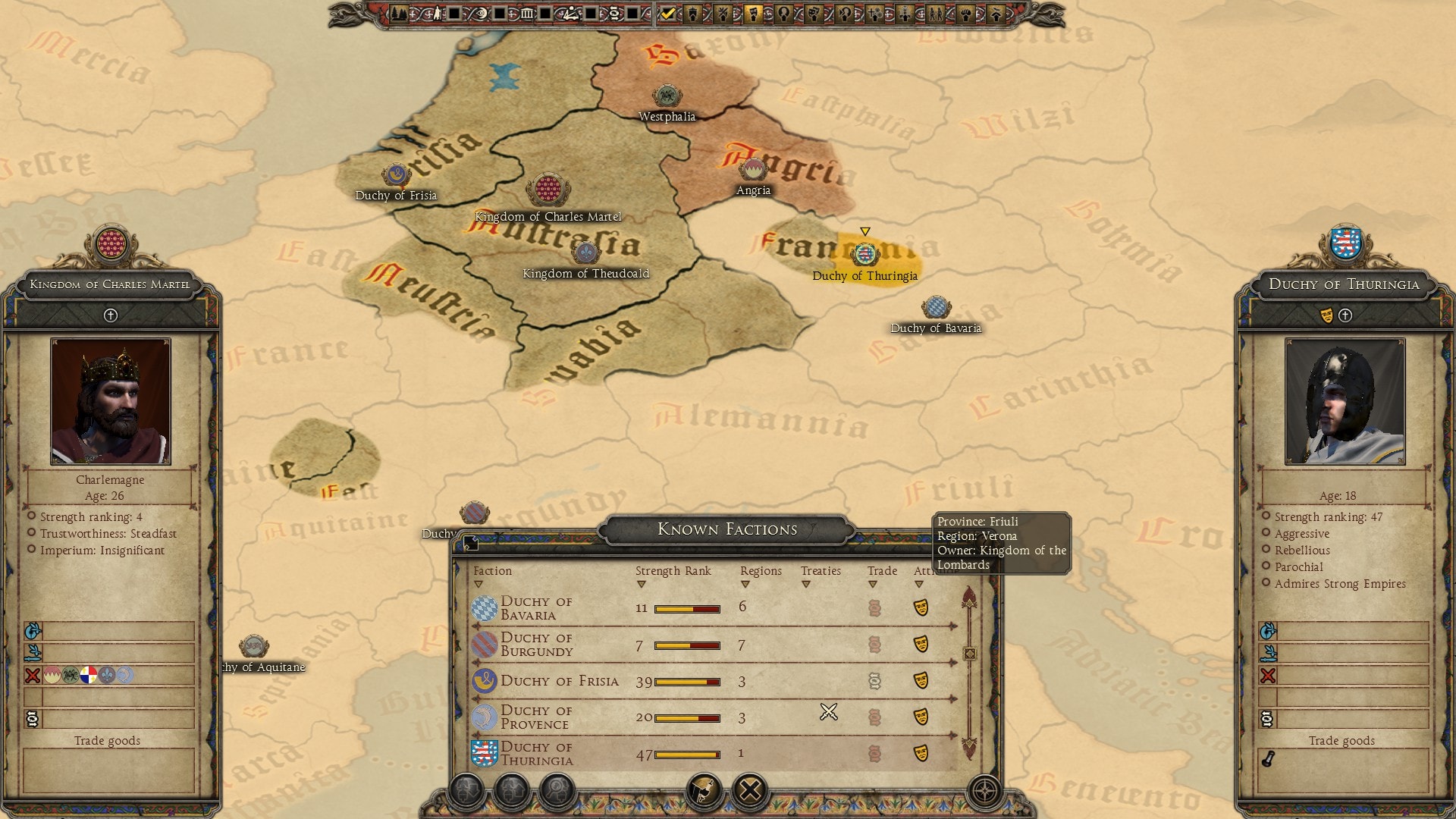Start negotiation with the scroll-and-hand button
Screen dimensions: 1456x819
tap(704, 791)
